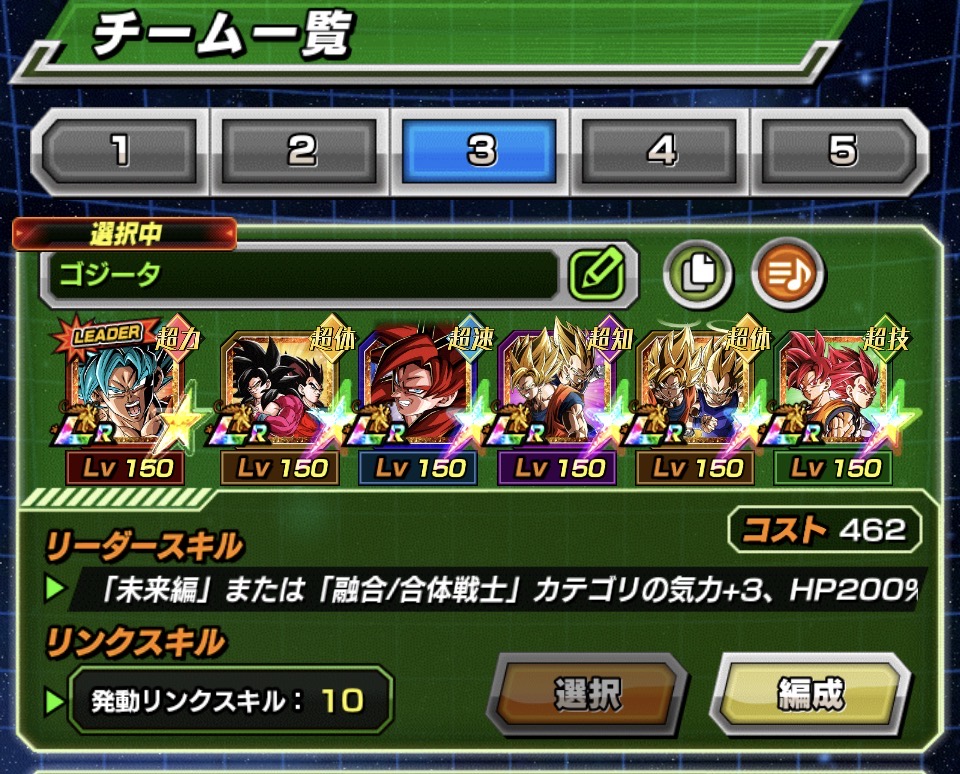
Task: Go to team tab 5
Action: coord(842,151)
